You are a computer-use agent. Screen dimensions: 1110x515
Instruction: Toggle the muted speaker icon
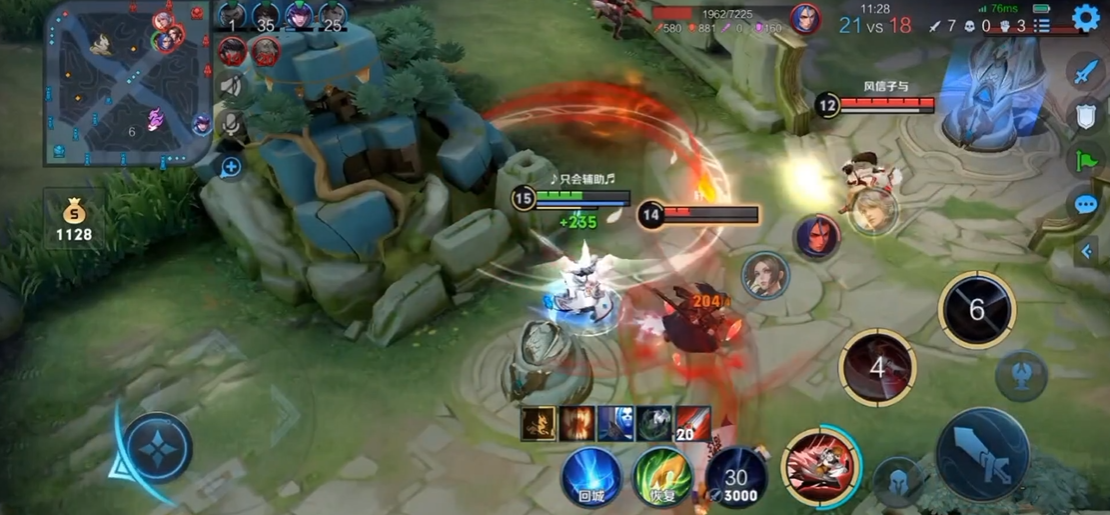click(232, 86)
